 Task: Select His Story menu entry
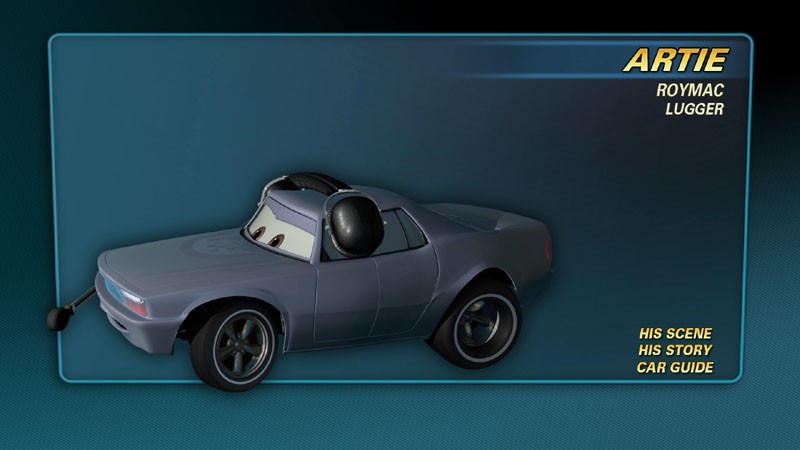[675, 350]
